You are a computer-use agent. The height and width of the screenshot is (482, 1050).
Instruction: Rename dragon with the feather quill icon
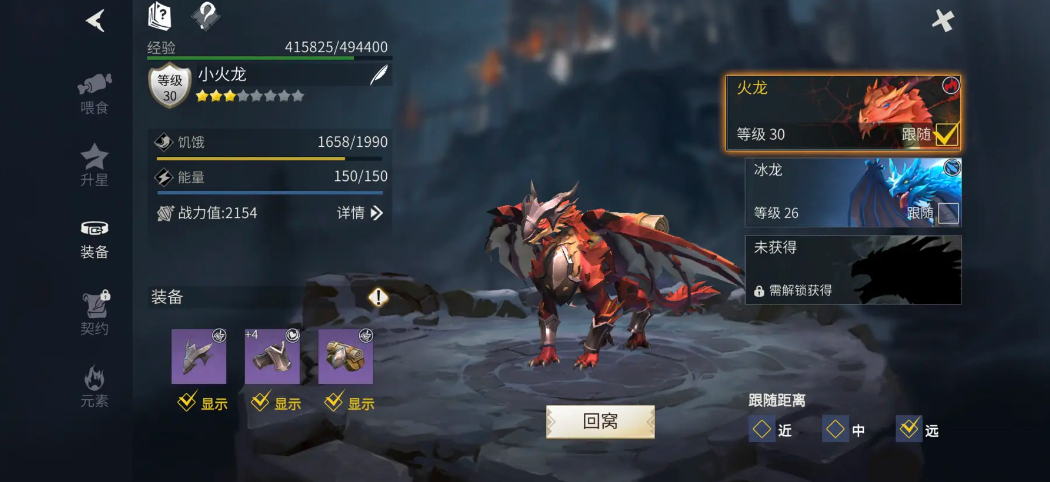click(379, 75)
